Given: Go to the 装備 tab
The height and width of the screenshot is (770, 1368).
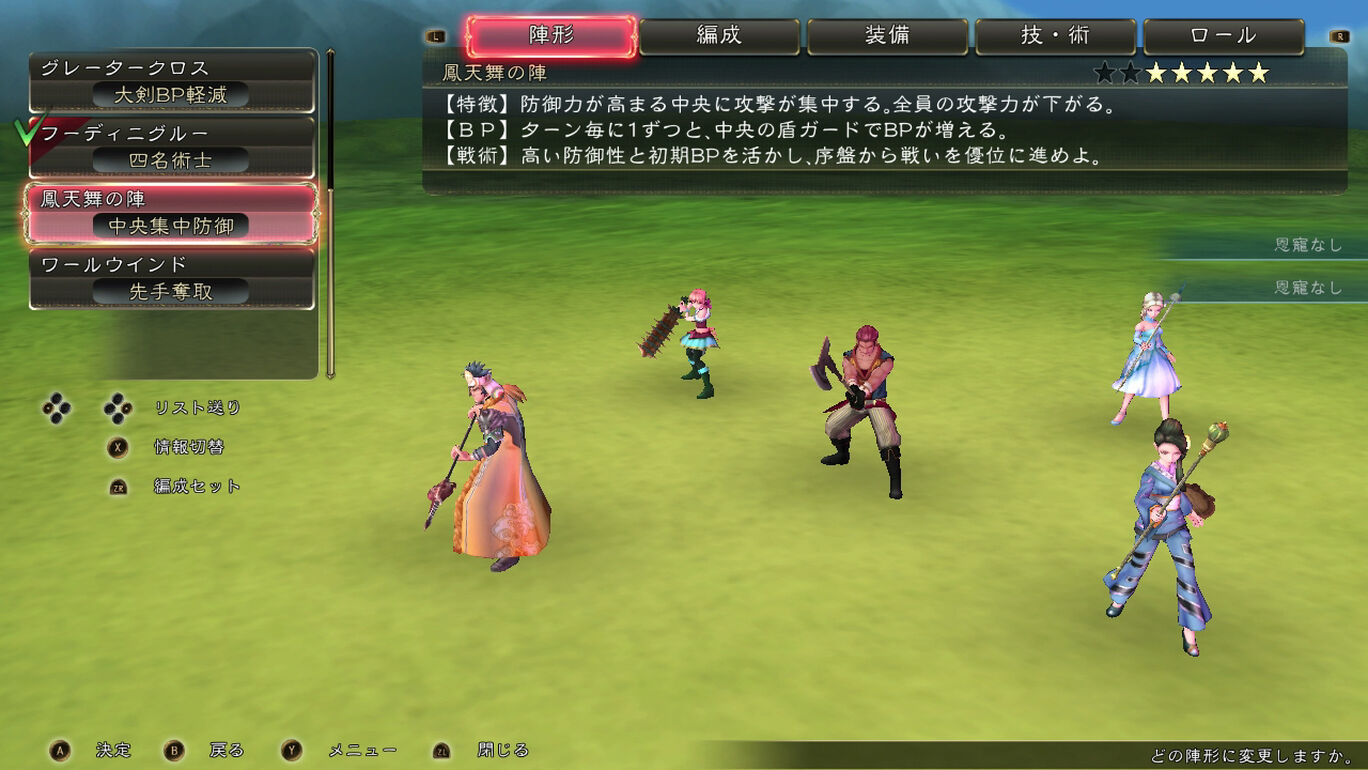Looking at the screenshot, I should [887, 36].
